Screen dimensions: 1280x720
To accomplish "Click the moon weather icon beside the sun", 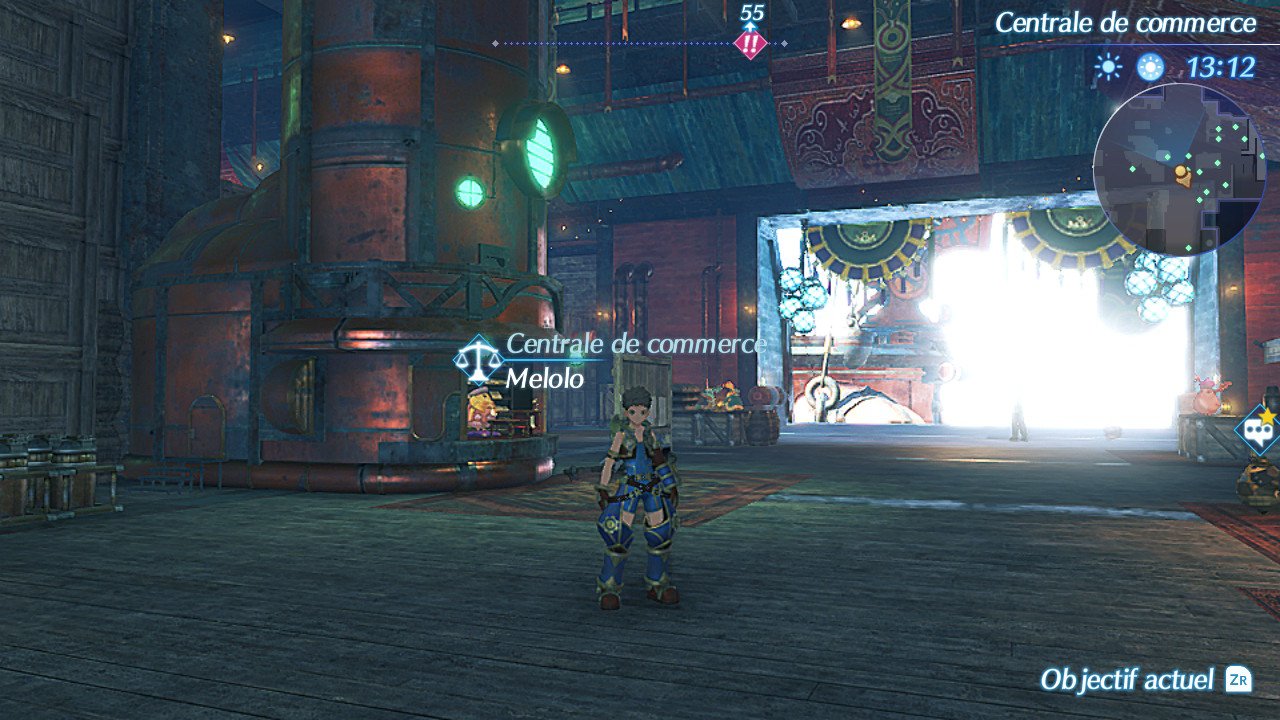I will point(1152,65).
